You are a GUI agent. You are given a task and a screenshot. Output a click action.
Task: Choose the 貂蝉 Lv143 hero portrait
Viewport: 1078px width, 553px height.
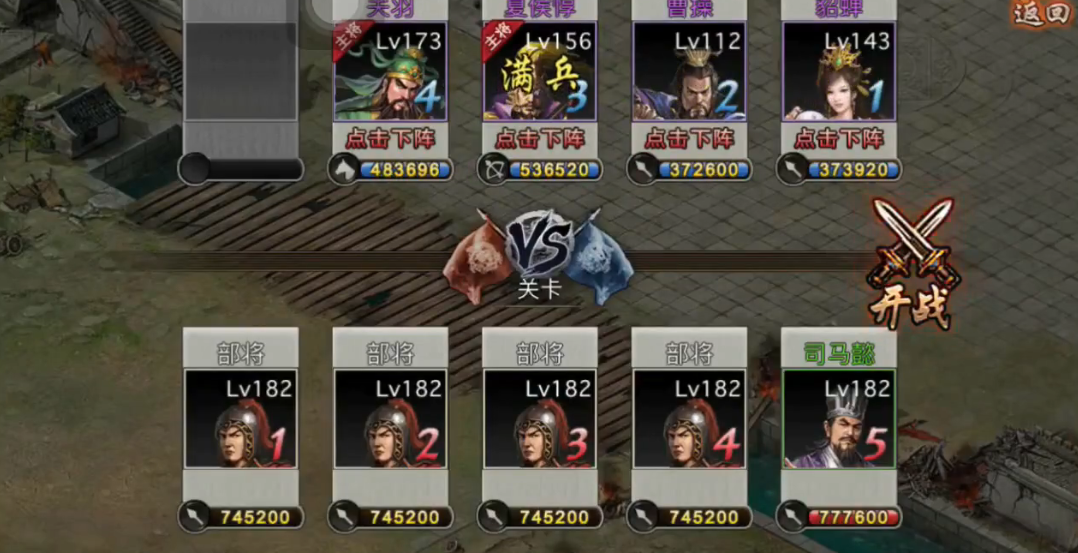[838, 72]
